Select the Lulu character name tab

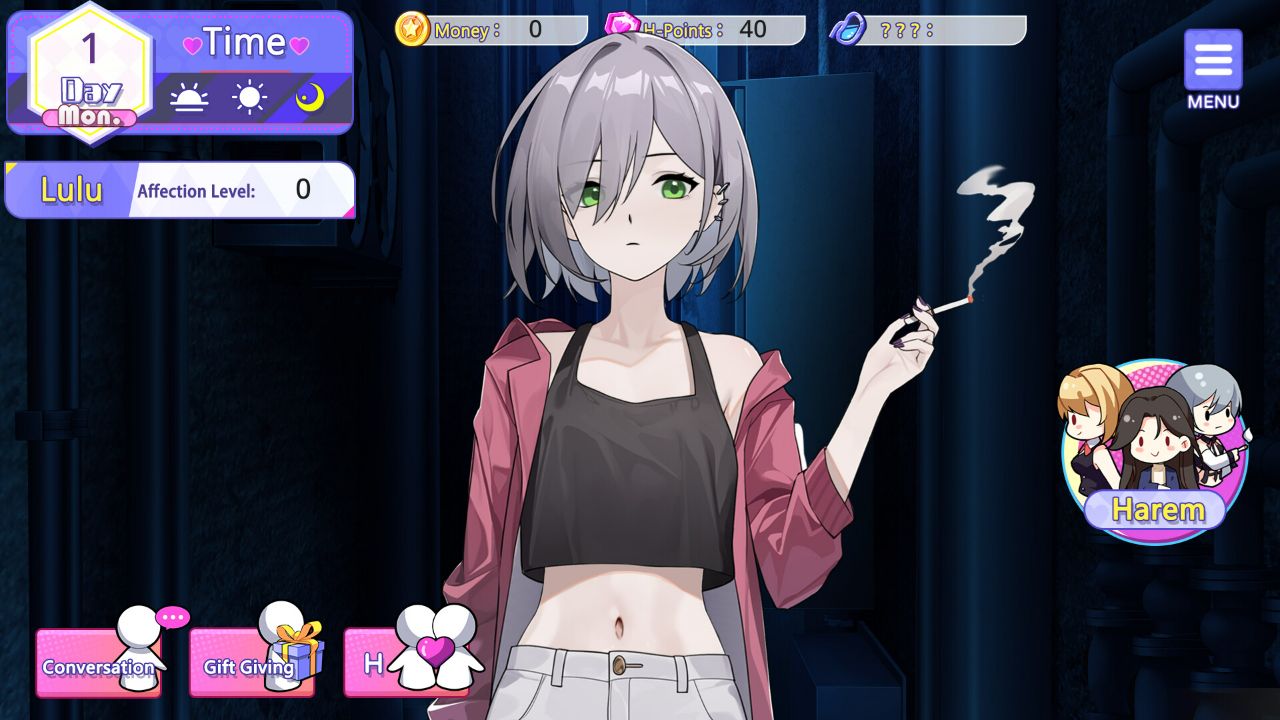point(70,188)
